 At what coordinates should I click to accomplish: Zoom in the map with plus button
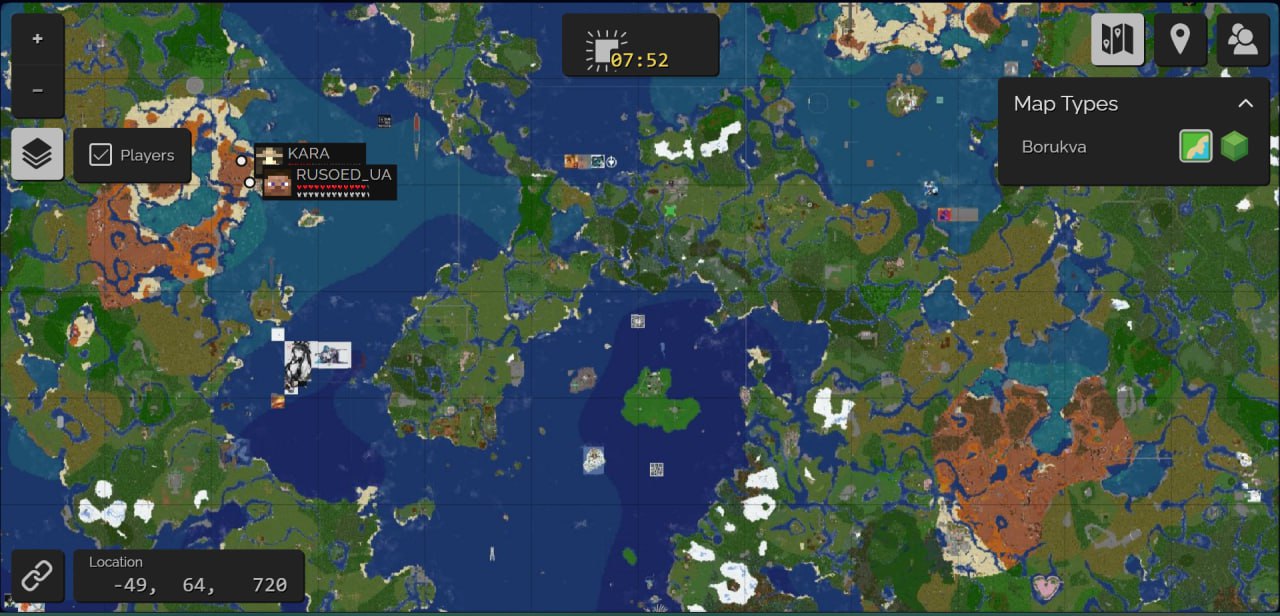pyautogui.click(x=38, y=40)
